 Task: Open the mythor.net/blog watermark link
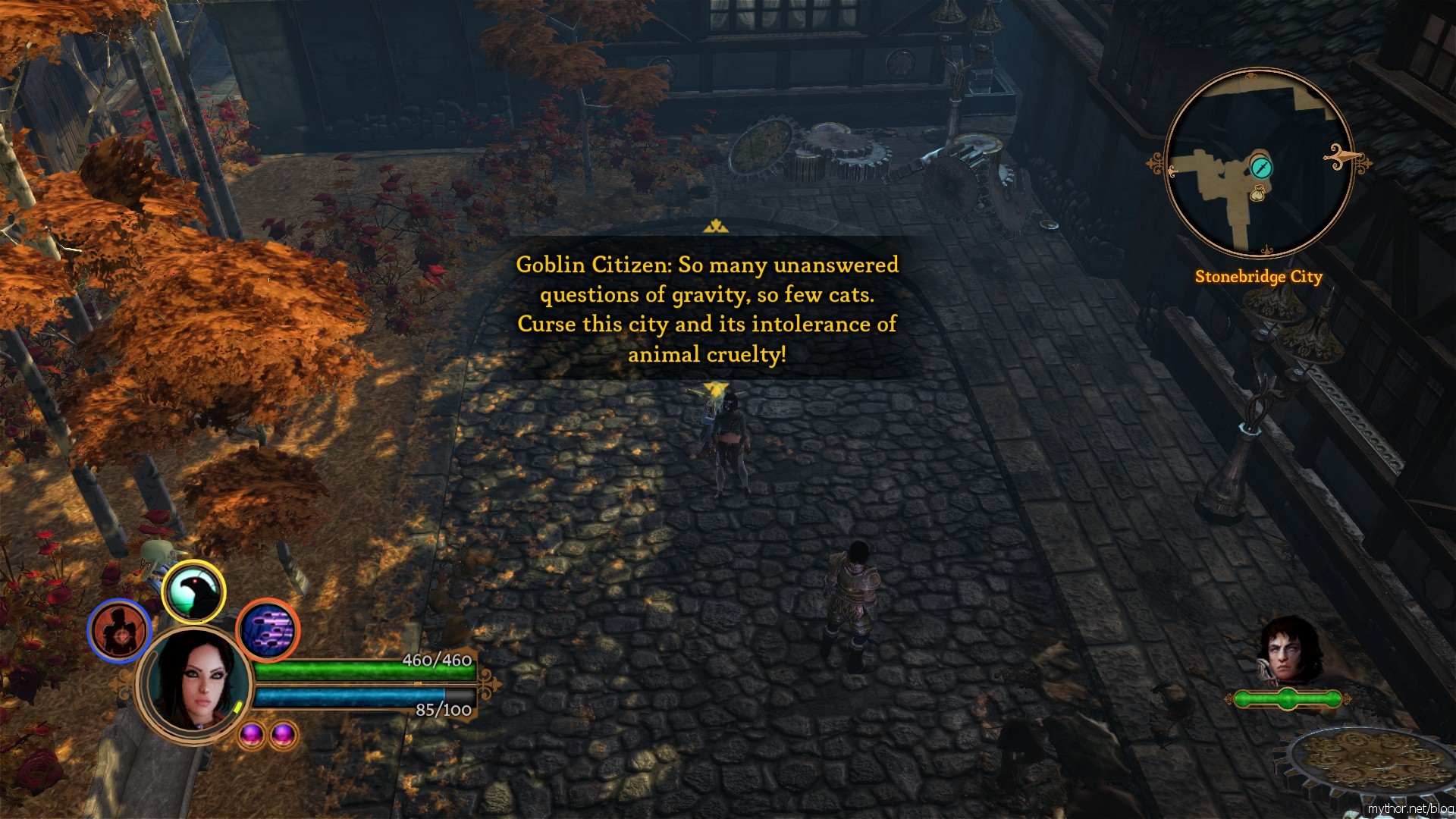tap(1410, 808)
